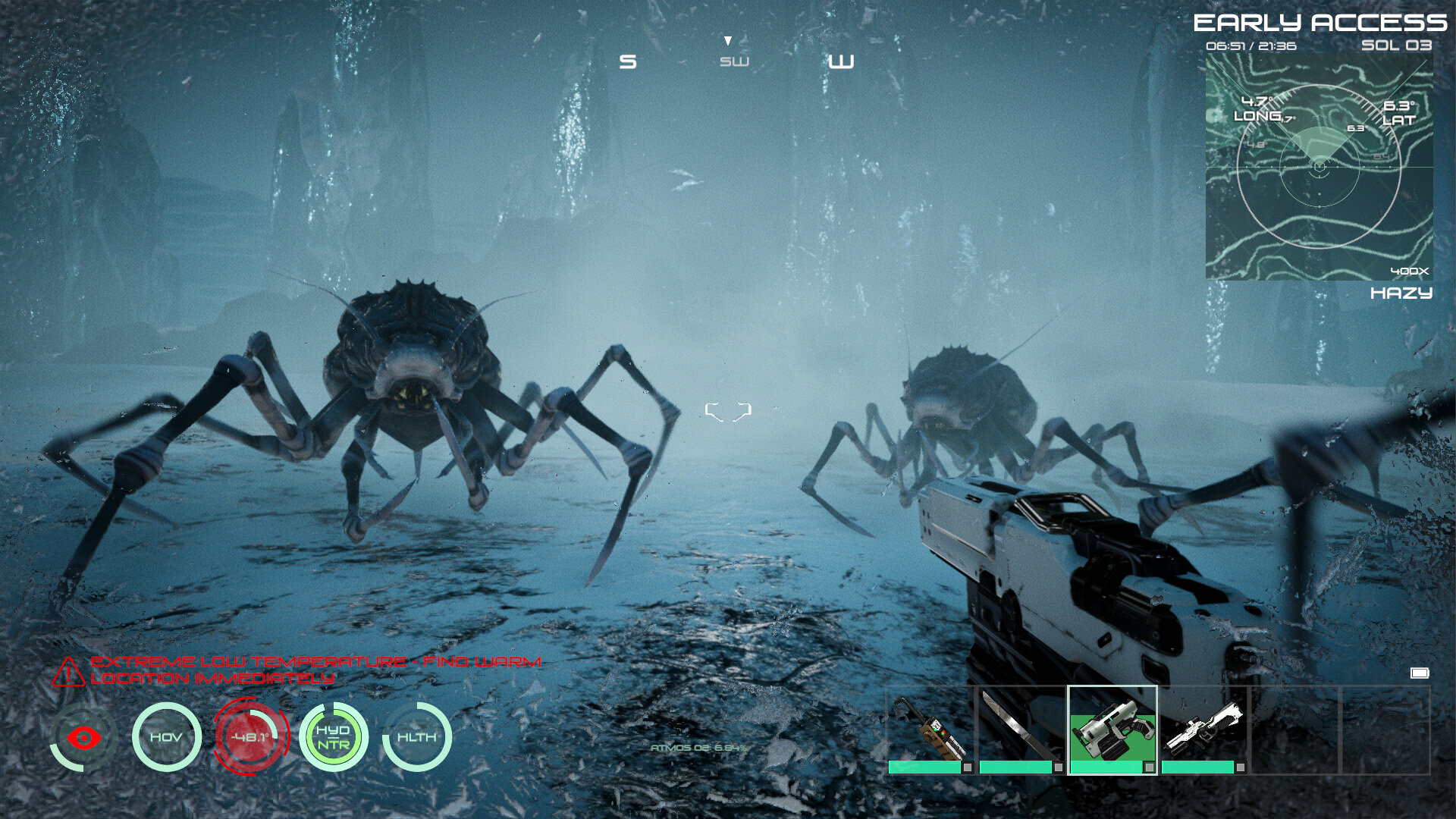Click the red temperature warning triangle
Screen dimensions: 1456x819
tap(68, 672)
